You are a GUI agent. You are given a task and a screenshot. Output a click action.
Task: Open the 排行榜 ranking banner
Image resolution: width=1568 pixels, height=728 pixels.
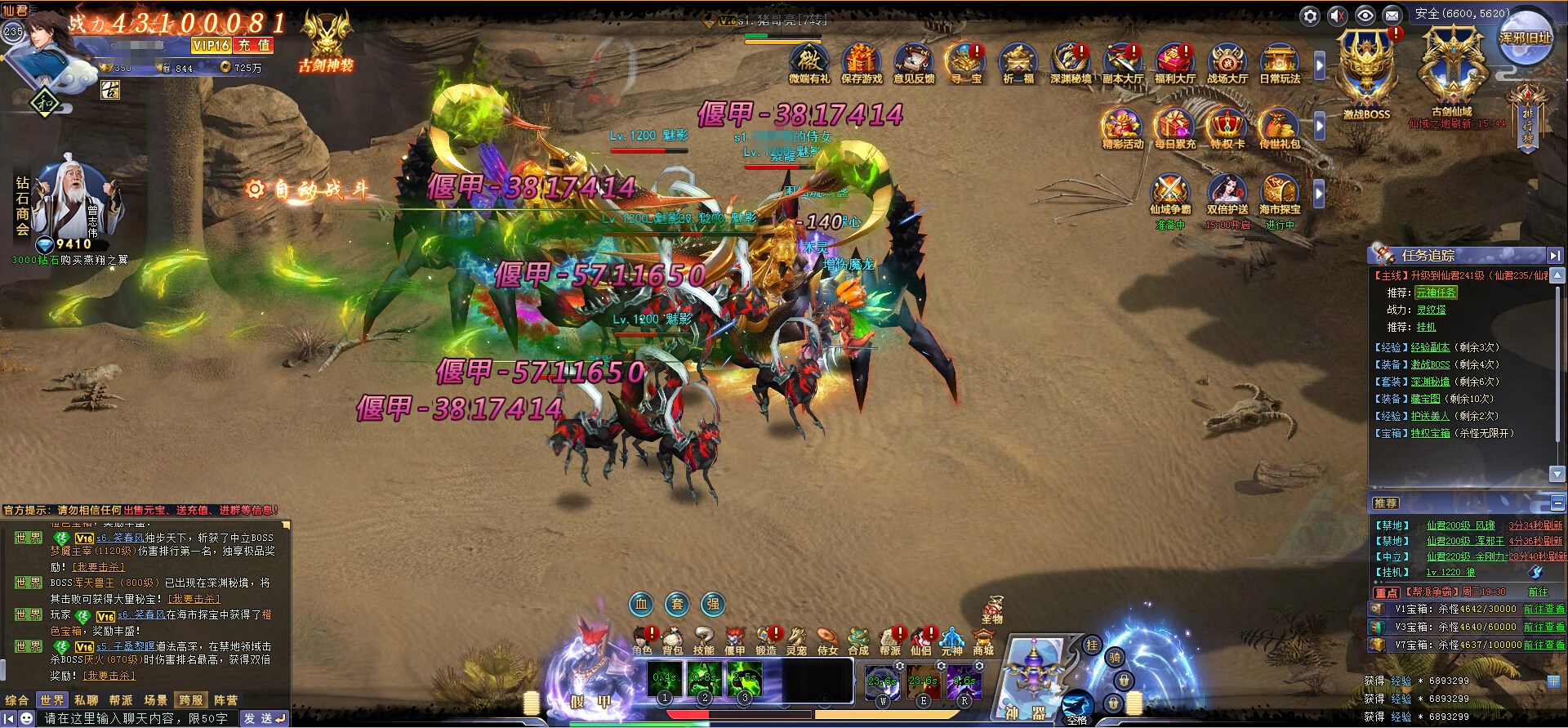click(1527, 119)
